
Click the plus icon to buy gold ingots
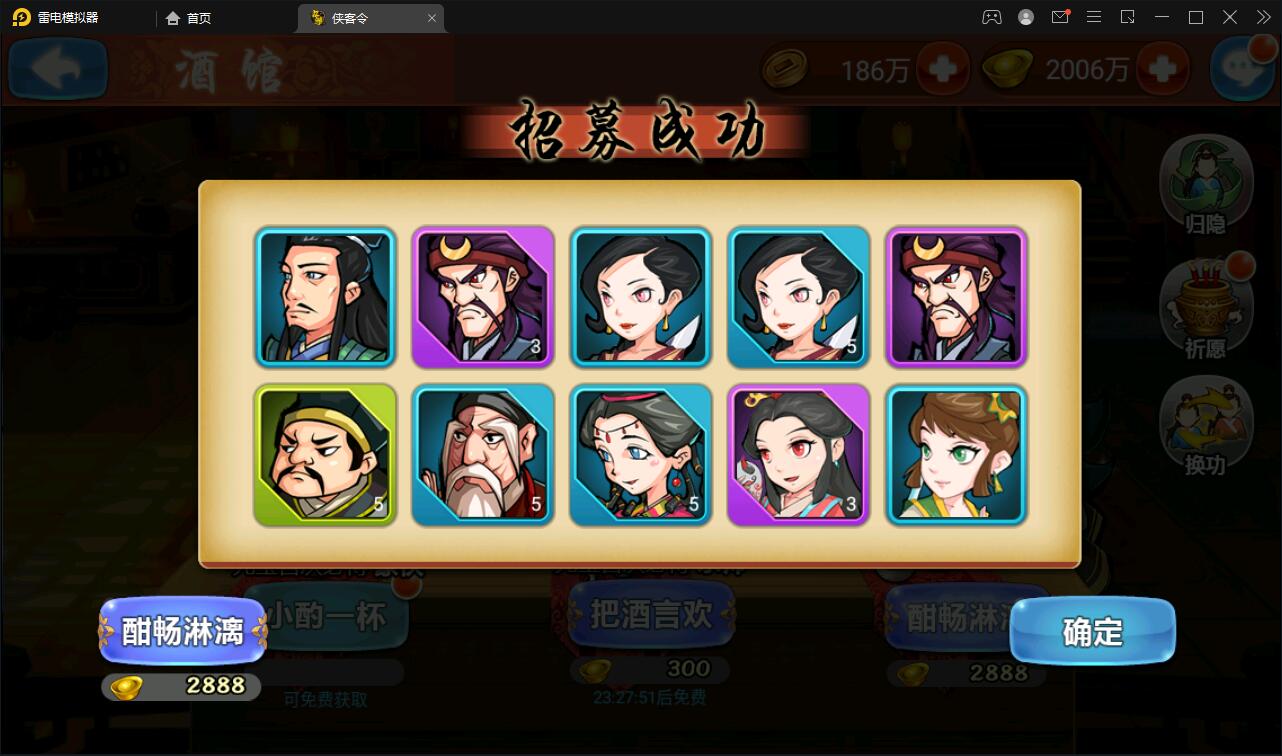[1163, 70]
